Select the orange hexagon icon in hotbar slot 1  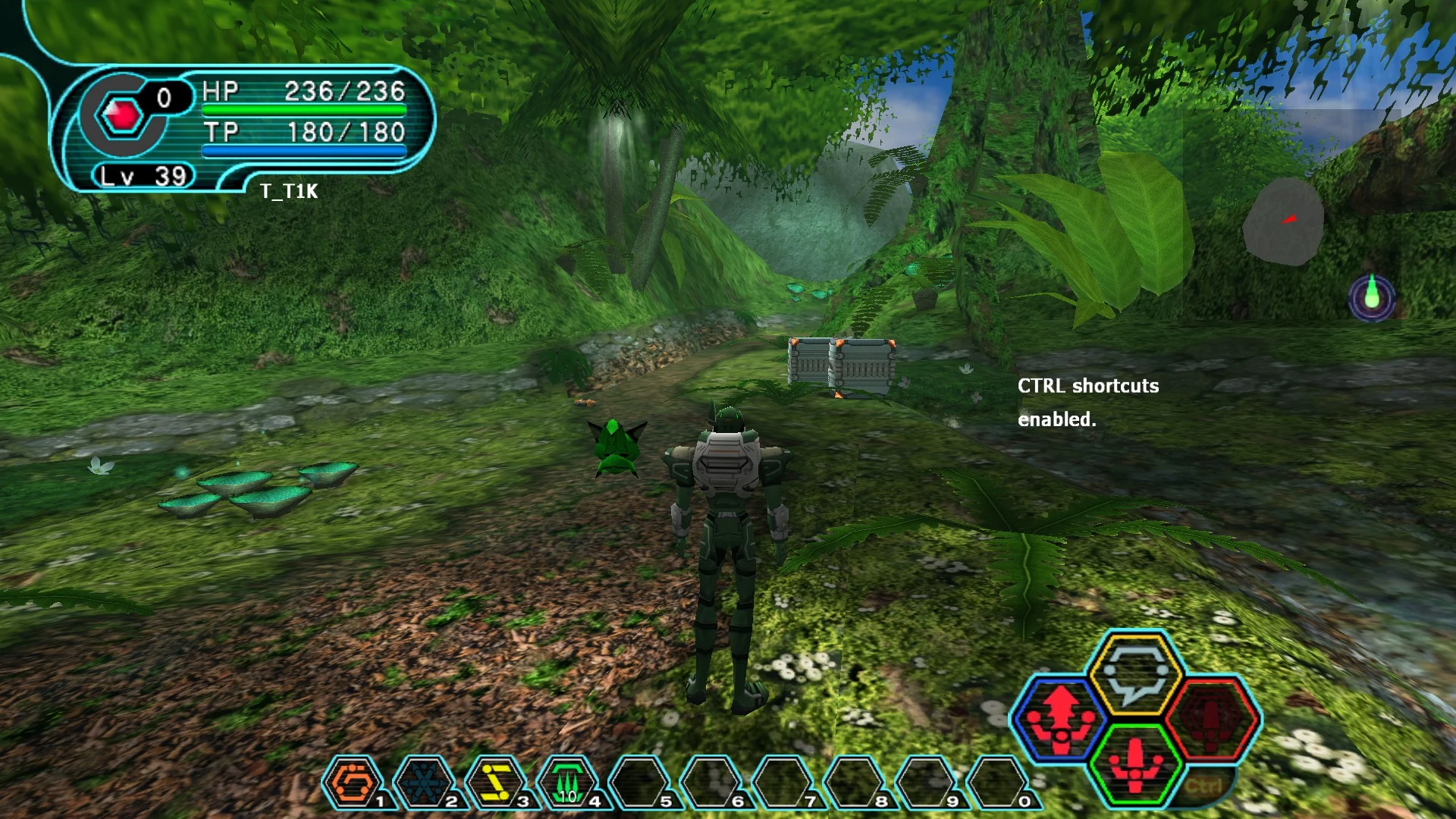tap(353, 783)
